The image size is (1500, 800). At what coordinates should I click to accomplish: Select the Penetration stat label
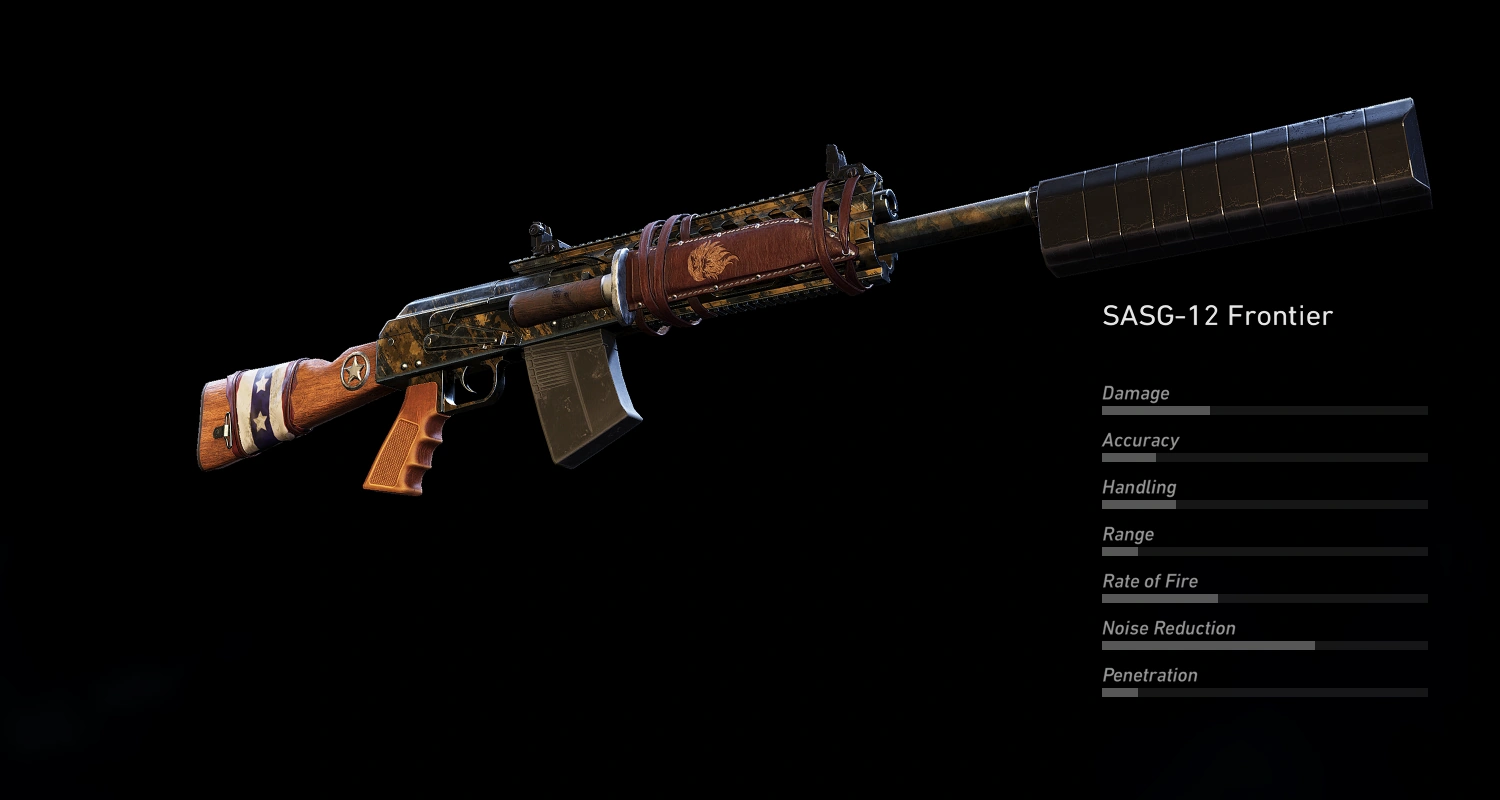(x=1150, y=675)
